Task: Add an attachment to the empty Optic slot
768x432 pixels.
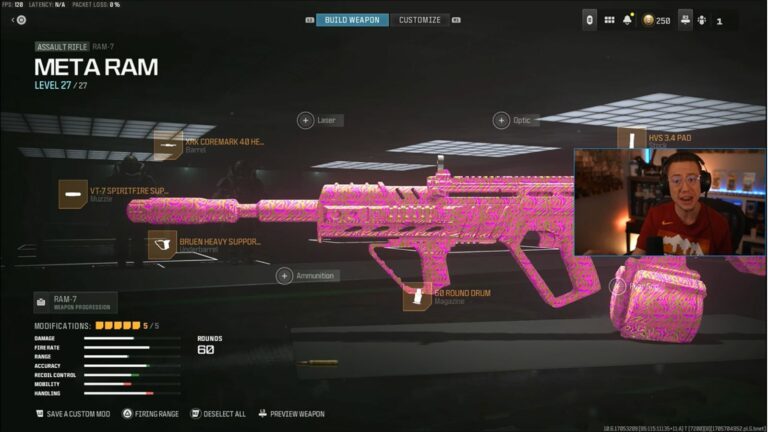Action: click(x=501, y=120)
